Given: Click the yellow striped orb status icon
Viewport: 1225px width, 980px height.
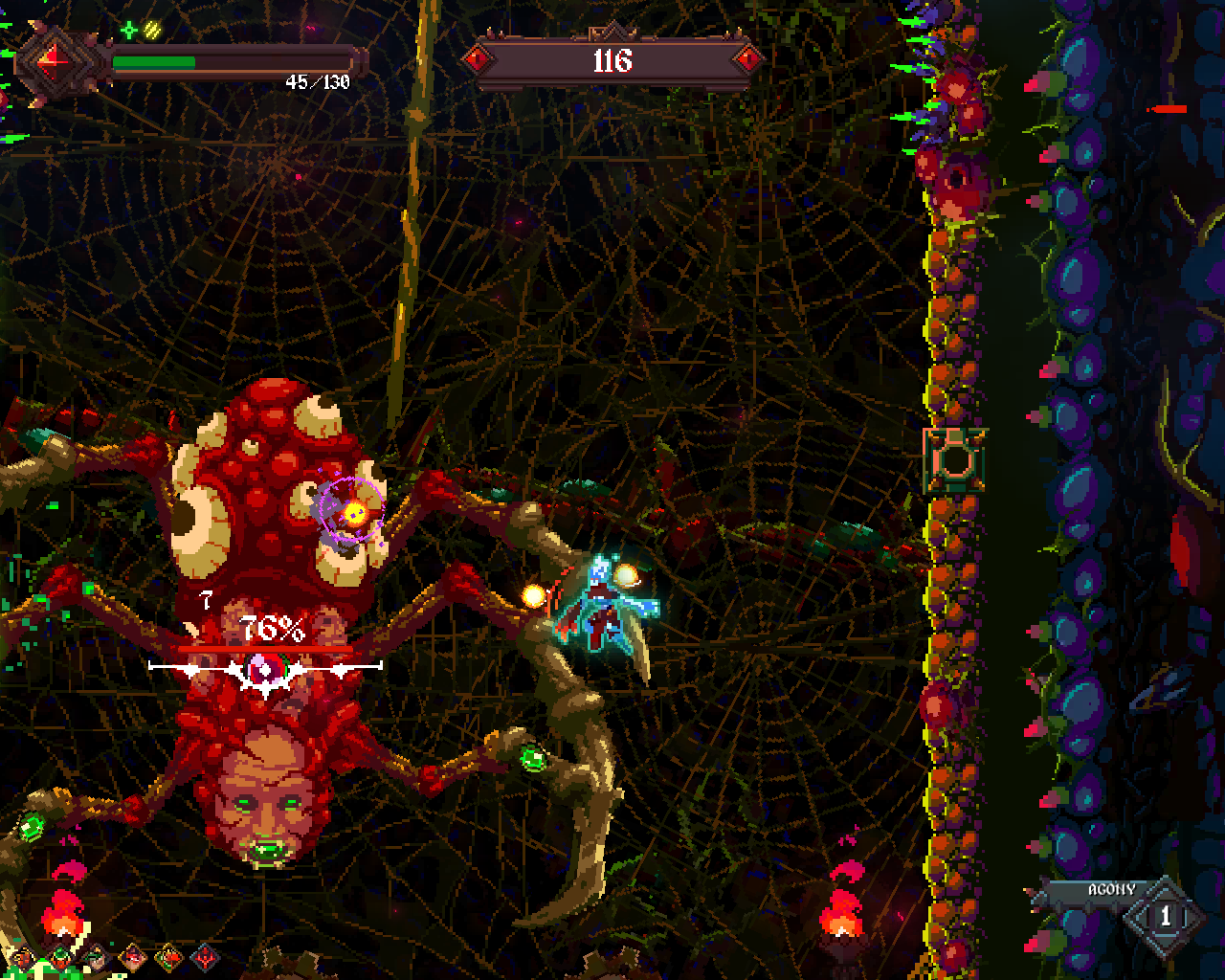Looking at the screenshot, I should click(152, 31).
